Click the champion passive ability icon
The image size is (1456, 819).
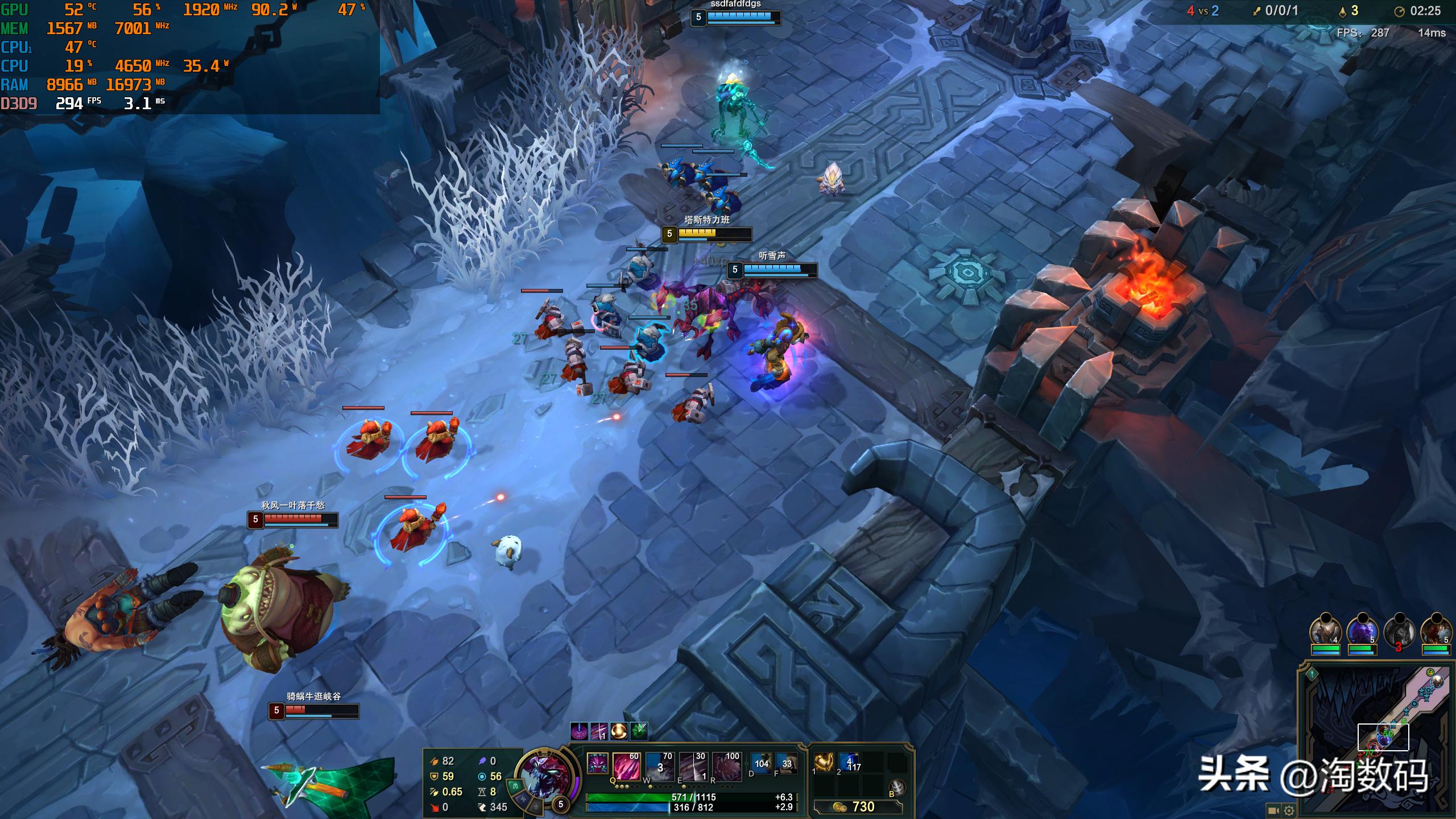pyautogui.click(x=597, y=763)
